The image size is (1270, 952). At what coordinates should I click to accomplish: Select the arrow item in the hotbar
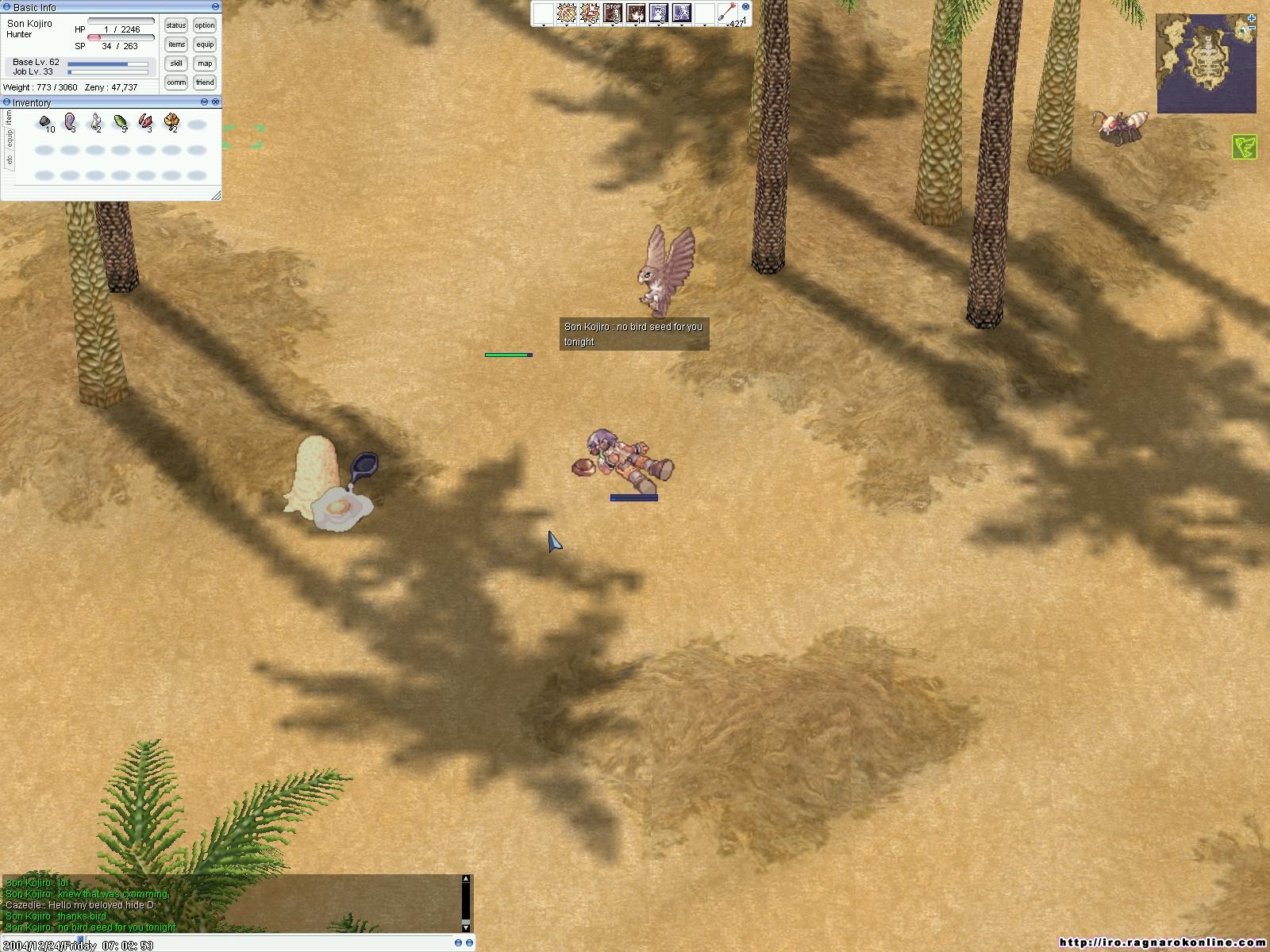[728, 13]
